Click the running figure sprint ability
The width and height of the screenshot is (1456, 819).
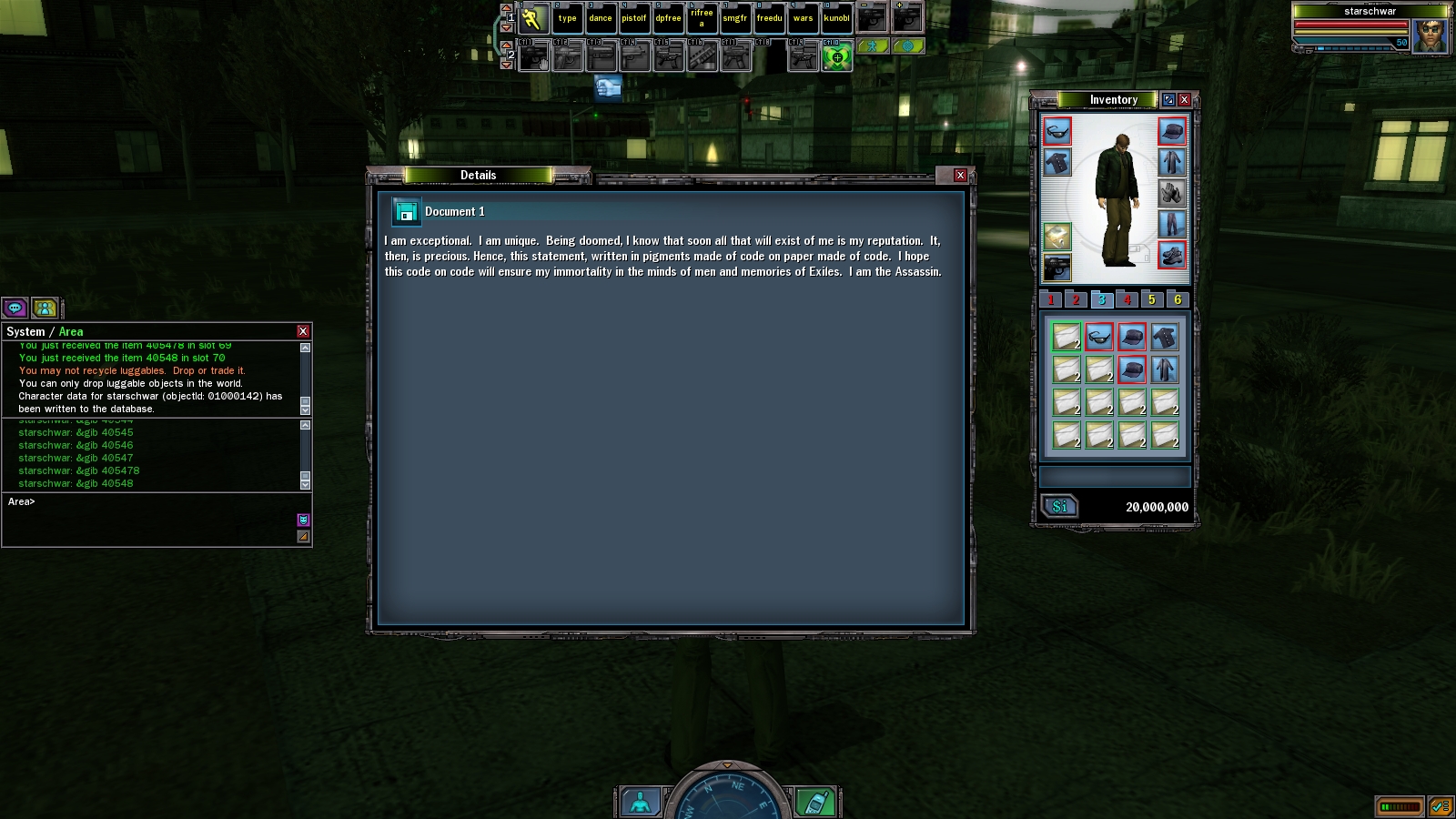(533, 18)
